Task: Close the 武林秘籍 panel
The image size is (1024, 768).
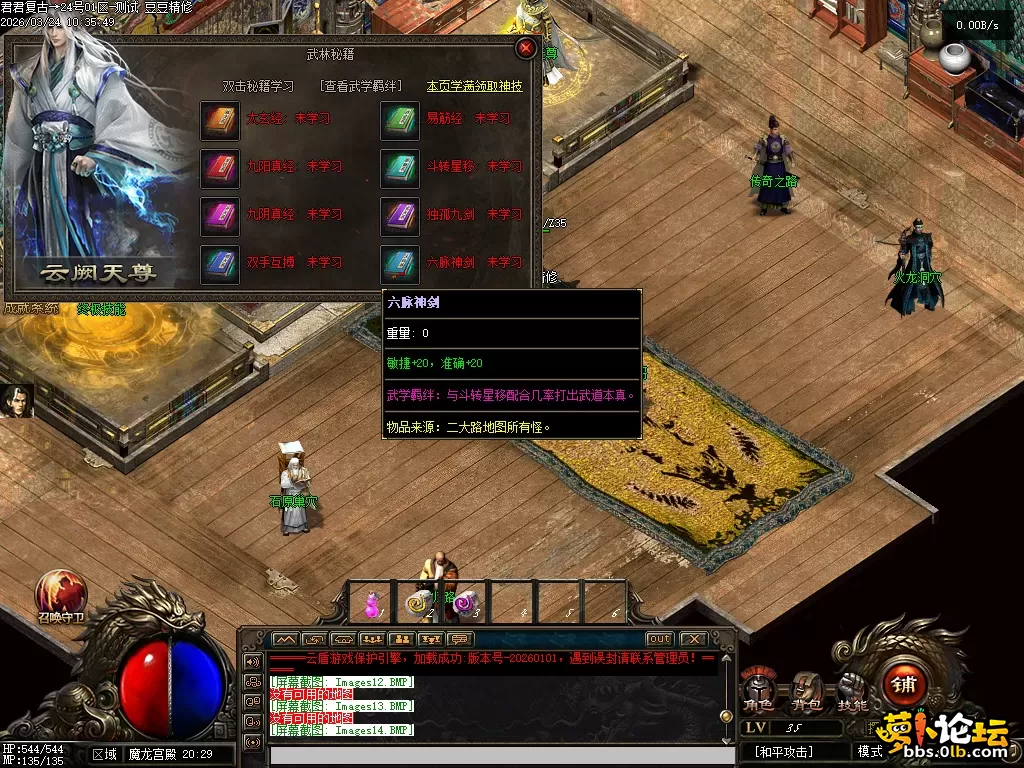Action: pos(526,48)
